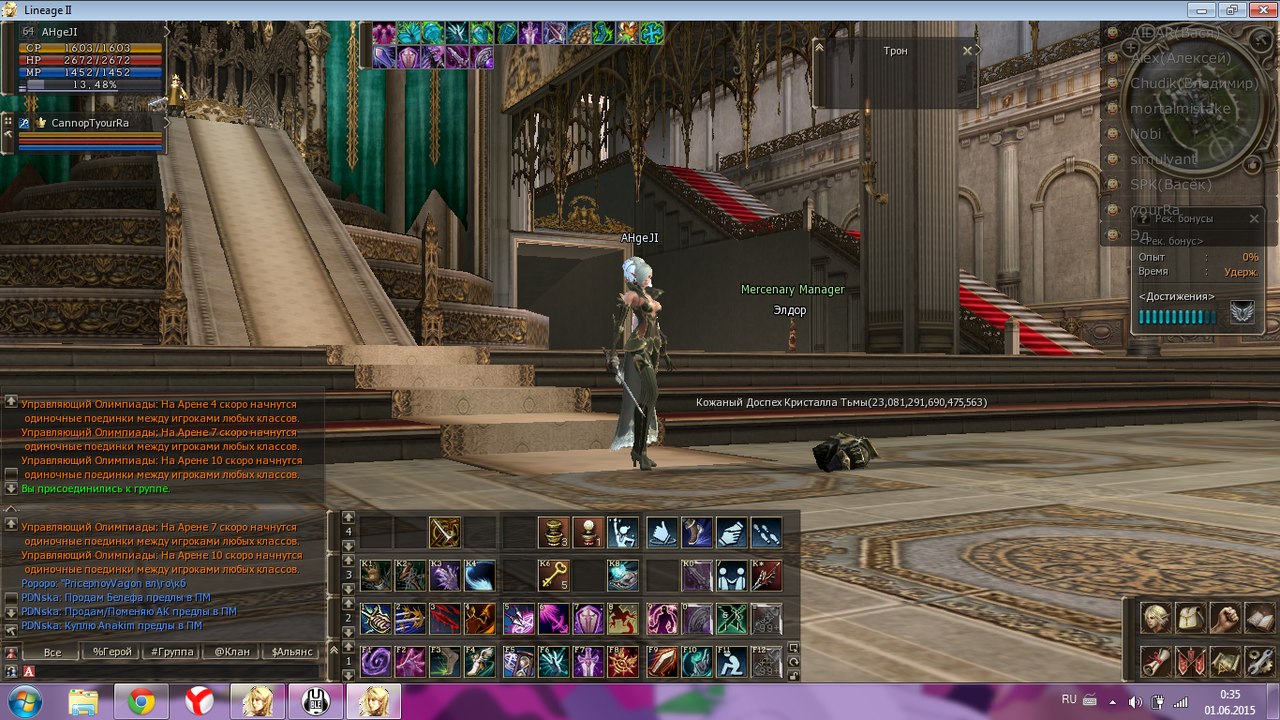Open the actions fist menu

pyautogui.click(x=1225, y=618)
